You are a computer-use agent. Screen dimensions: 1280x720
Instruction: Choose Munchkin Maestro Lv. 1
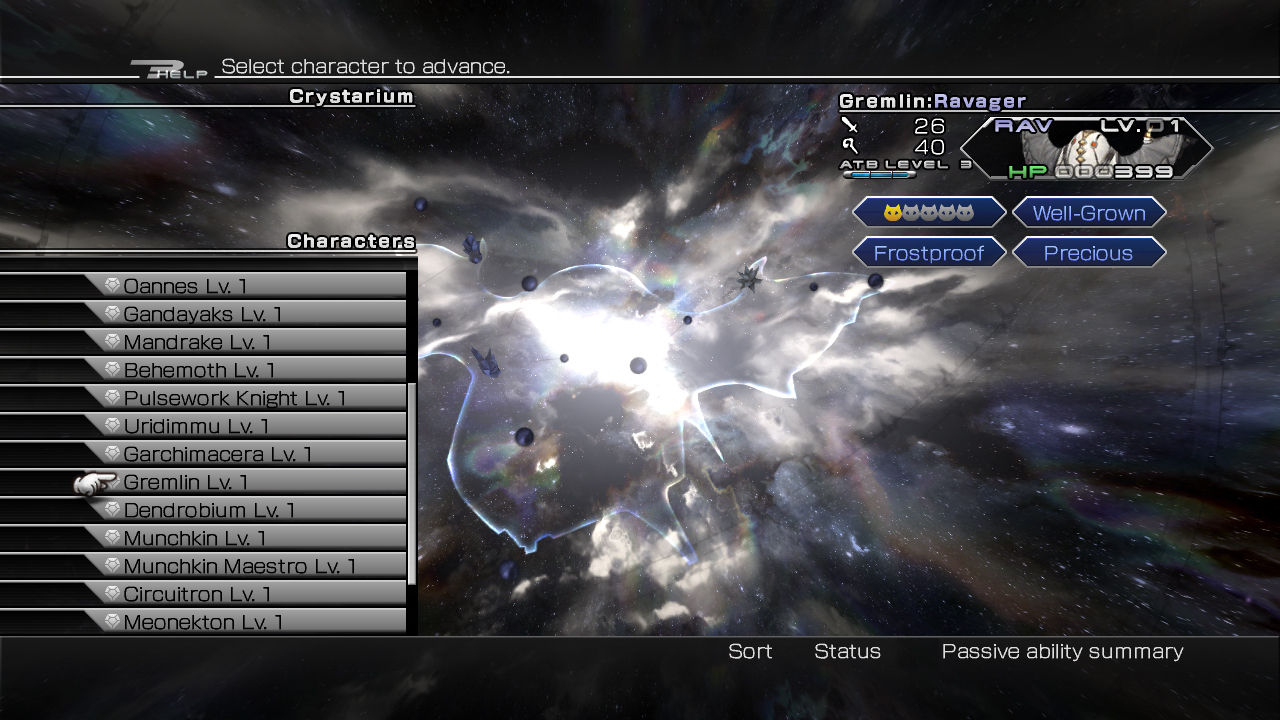coord(240,566)
